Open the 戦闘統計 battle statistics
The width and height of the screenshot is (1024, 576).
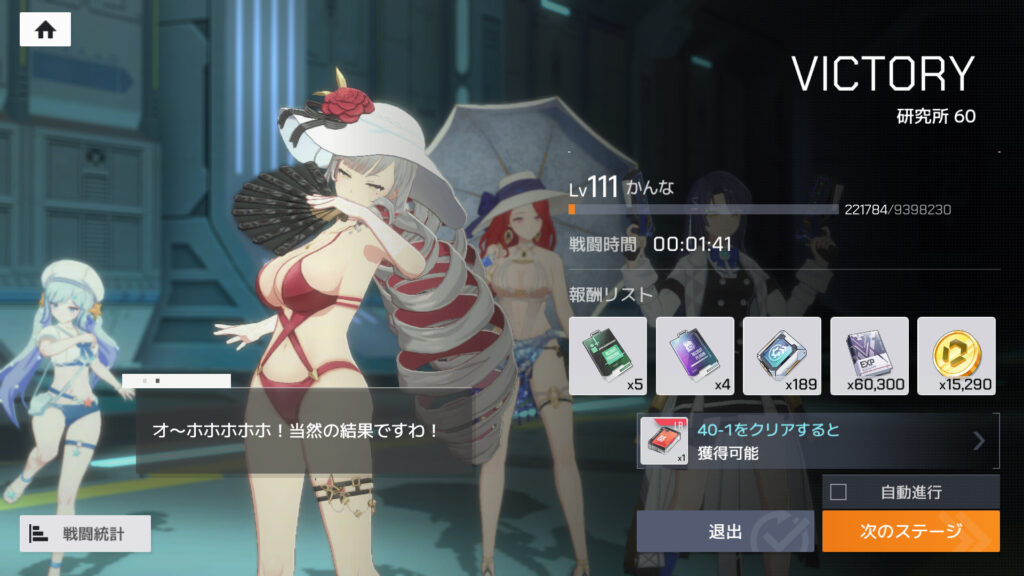(85, 533)
